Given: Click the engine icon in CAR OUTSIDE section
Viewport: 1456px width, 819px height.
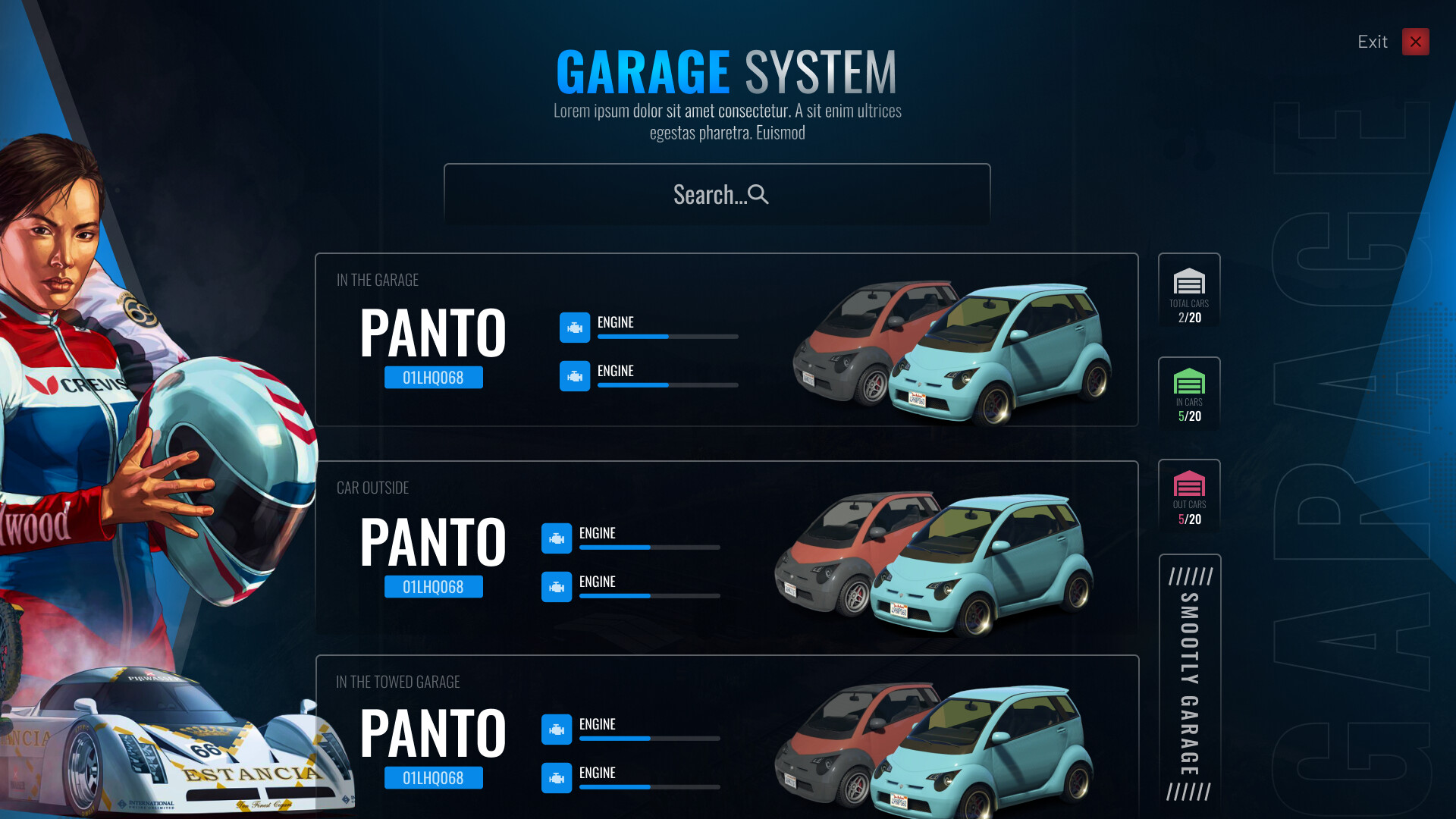Looking at the screenshot, I should click(x=557, y=539).
